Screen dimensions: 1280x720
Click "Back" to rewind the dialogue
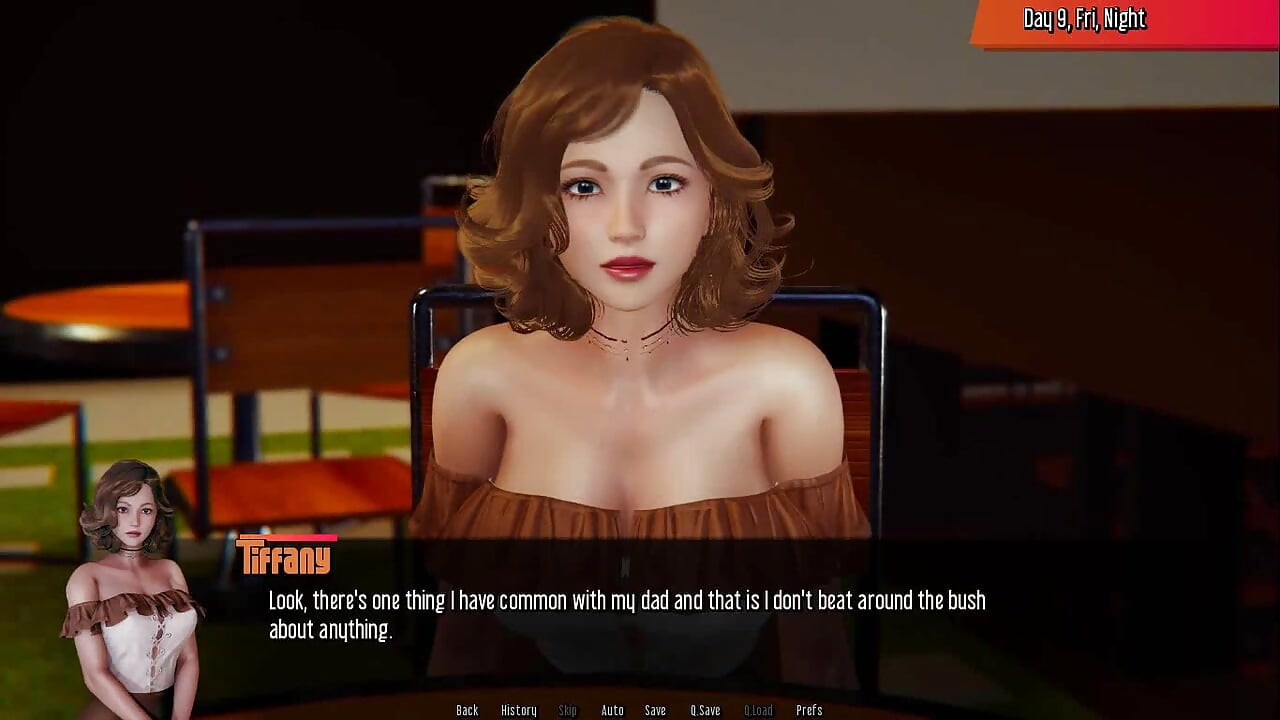(x=467, y=710)
